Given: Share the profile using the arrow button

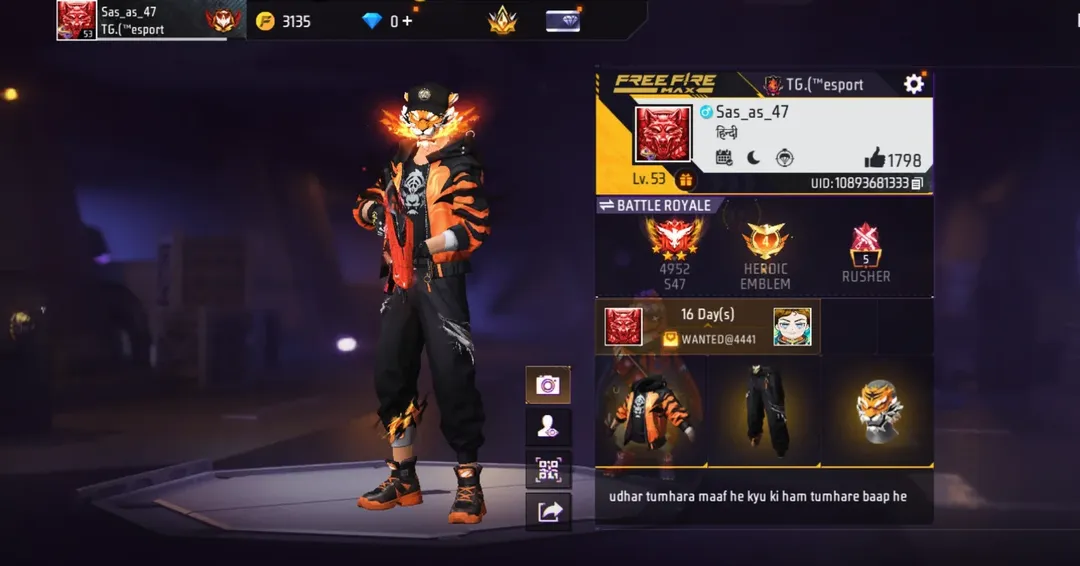Looking at the screenshot, I should (548, 512).
